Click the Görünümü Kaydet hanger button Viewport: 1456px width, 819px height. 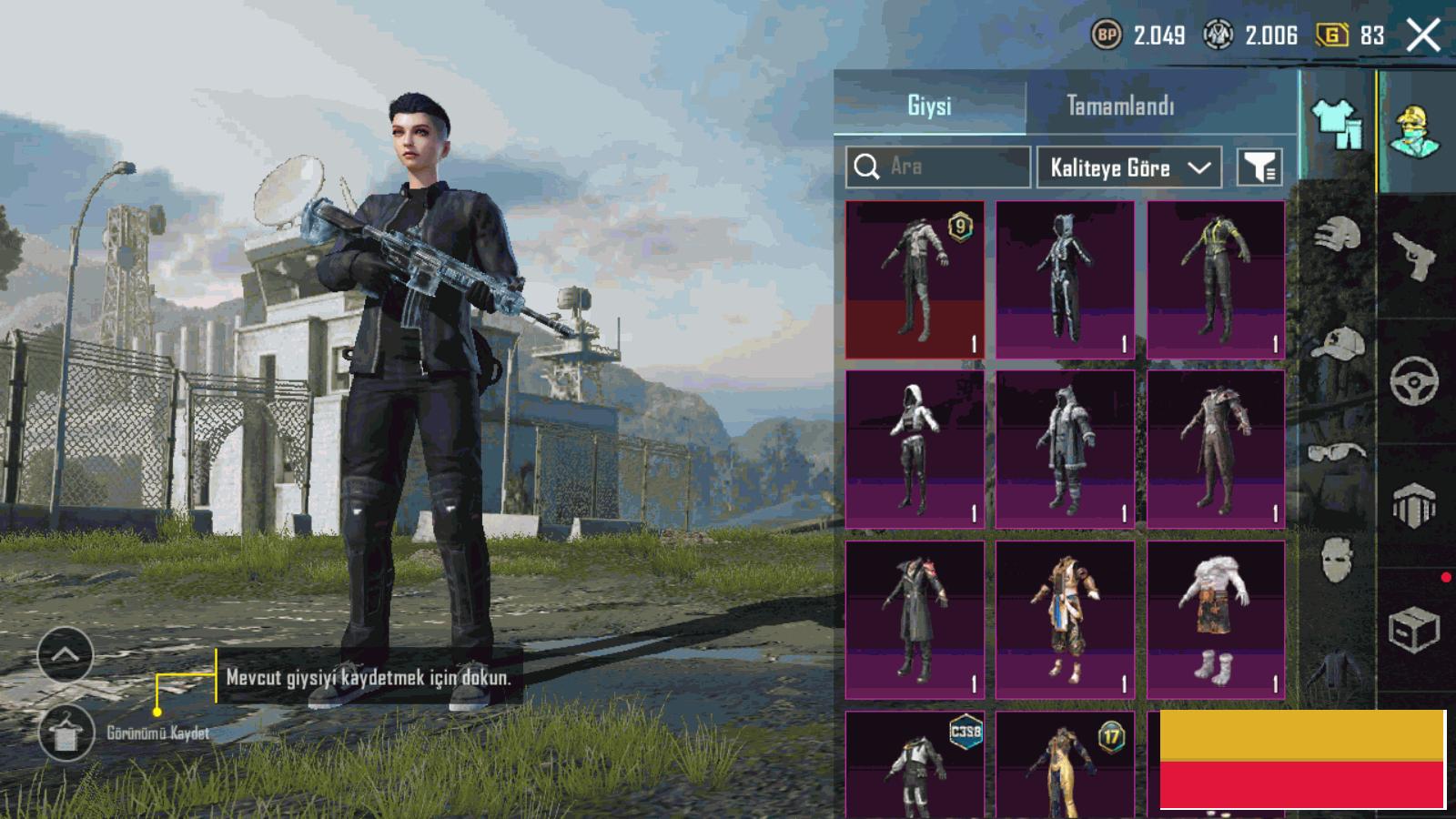tap(66, 733)
